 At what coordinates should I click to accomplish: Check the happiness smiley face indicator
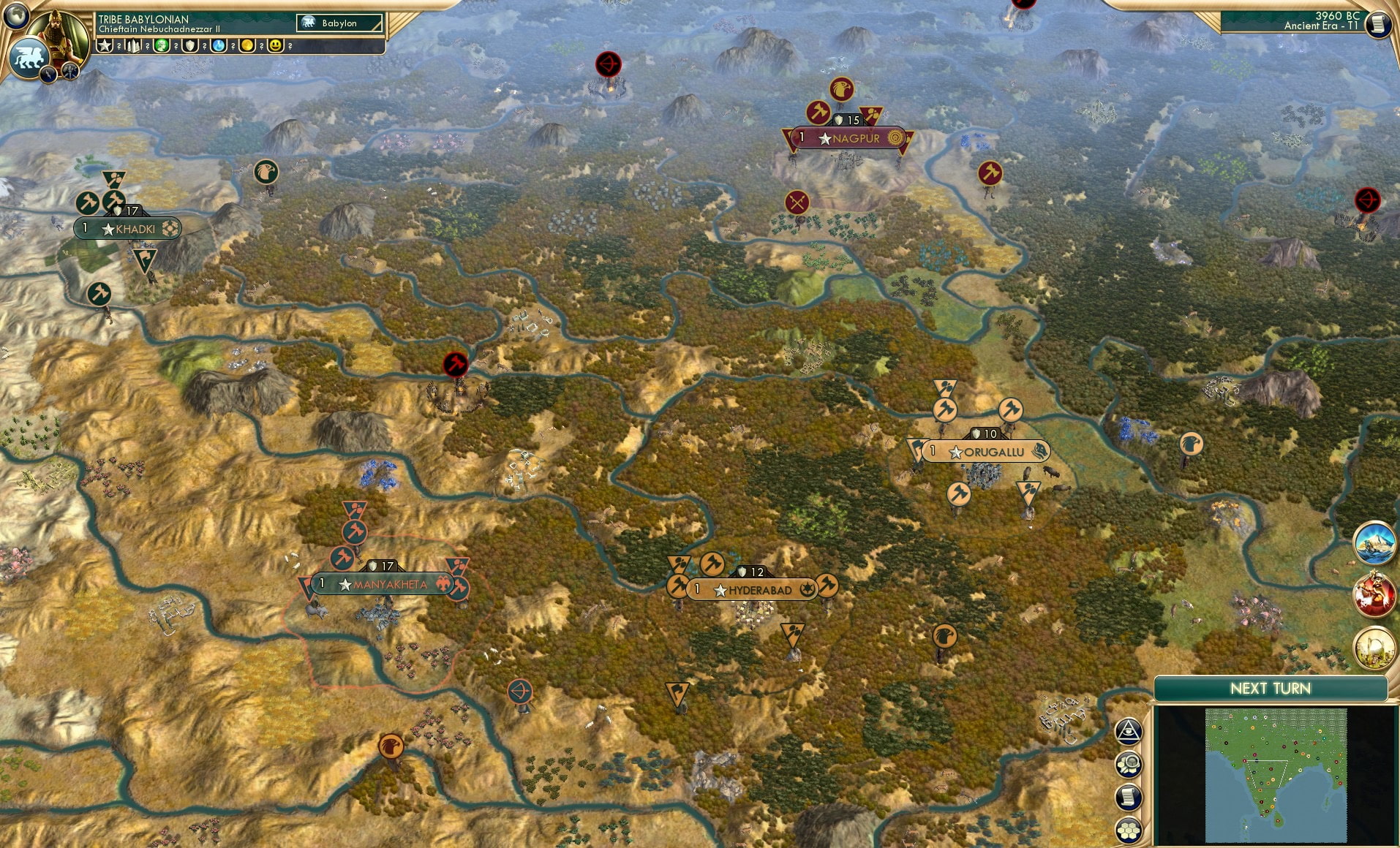pyautogui.click(x=276, y=46)
